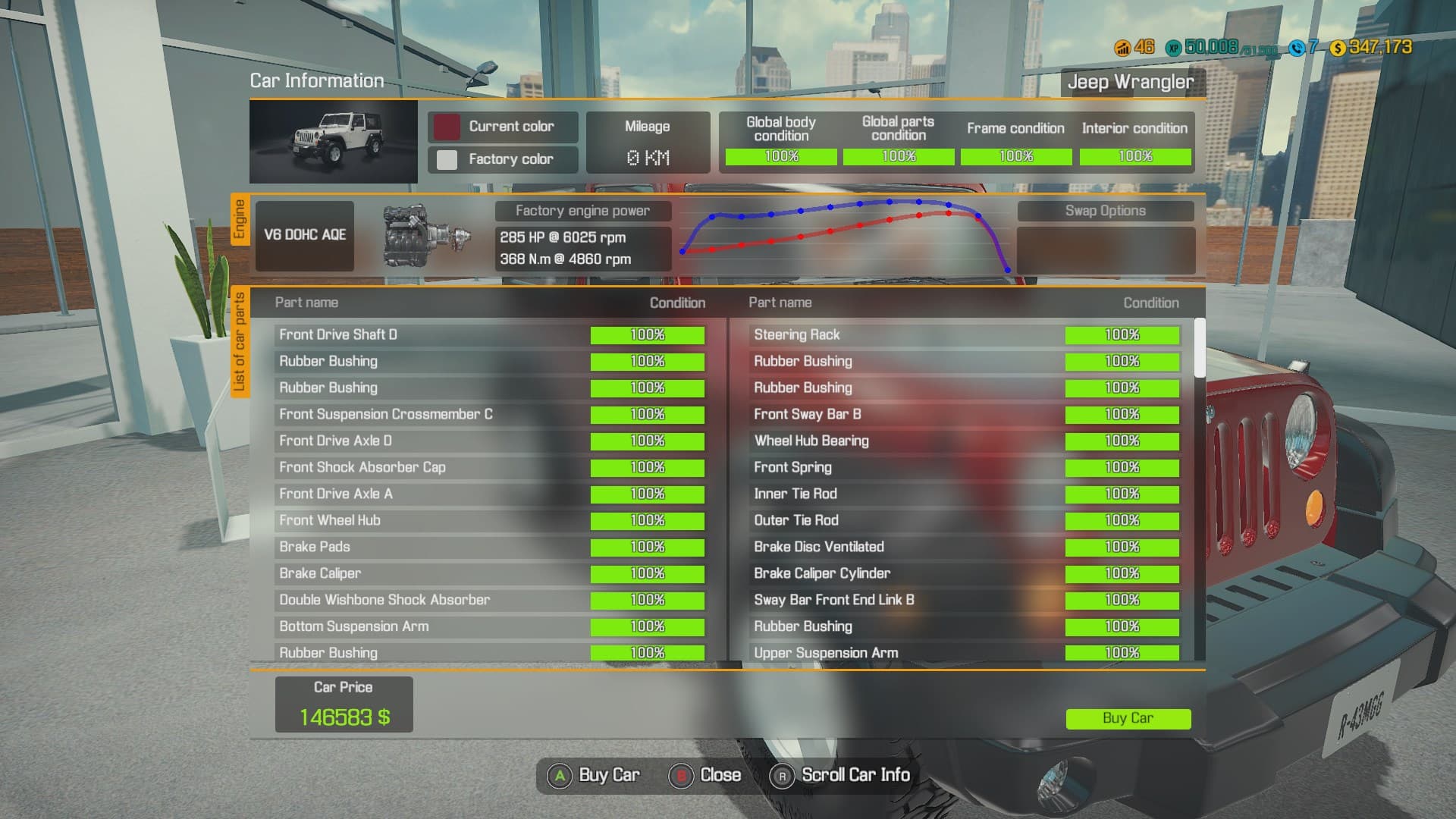
Task: Click the Front Spring condition bar
Action: pos(1122,467)
